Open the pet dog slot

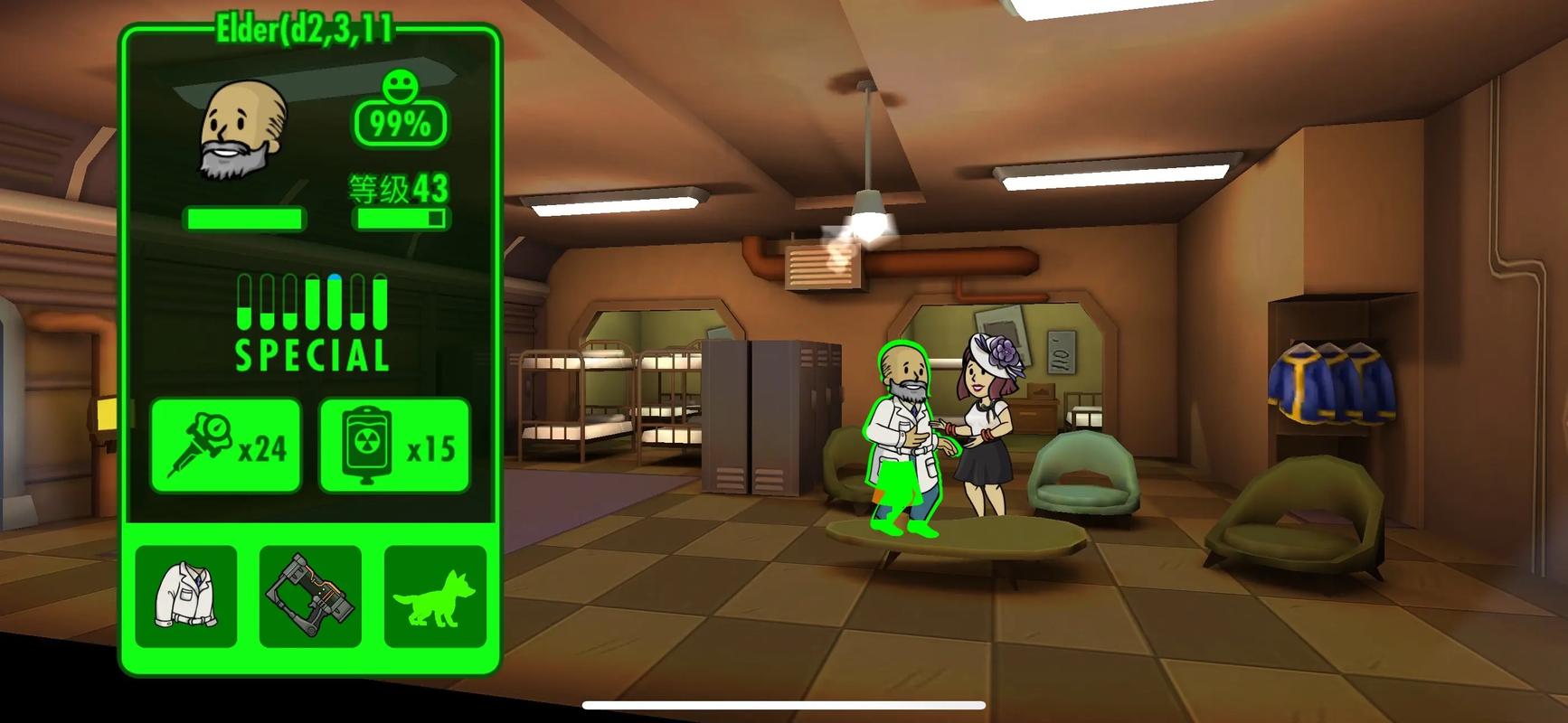coord(435,596)
